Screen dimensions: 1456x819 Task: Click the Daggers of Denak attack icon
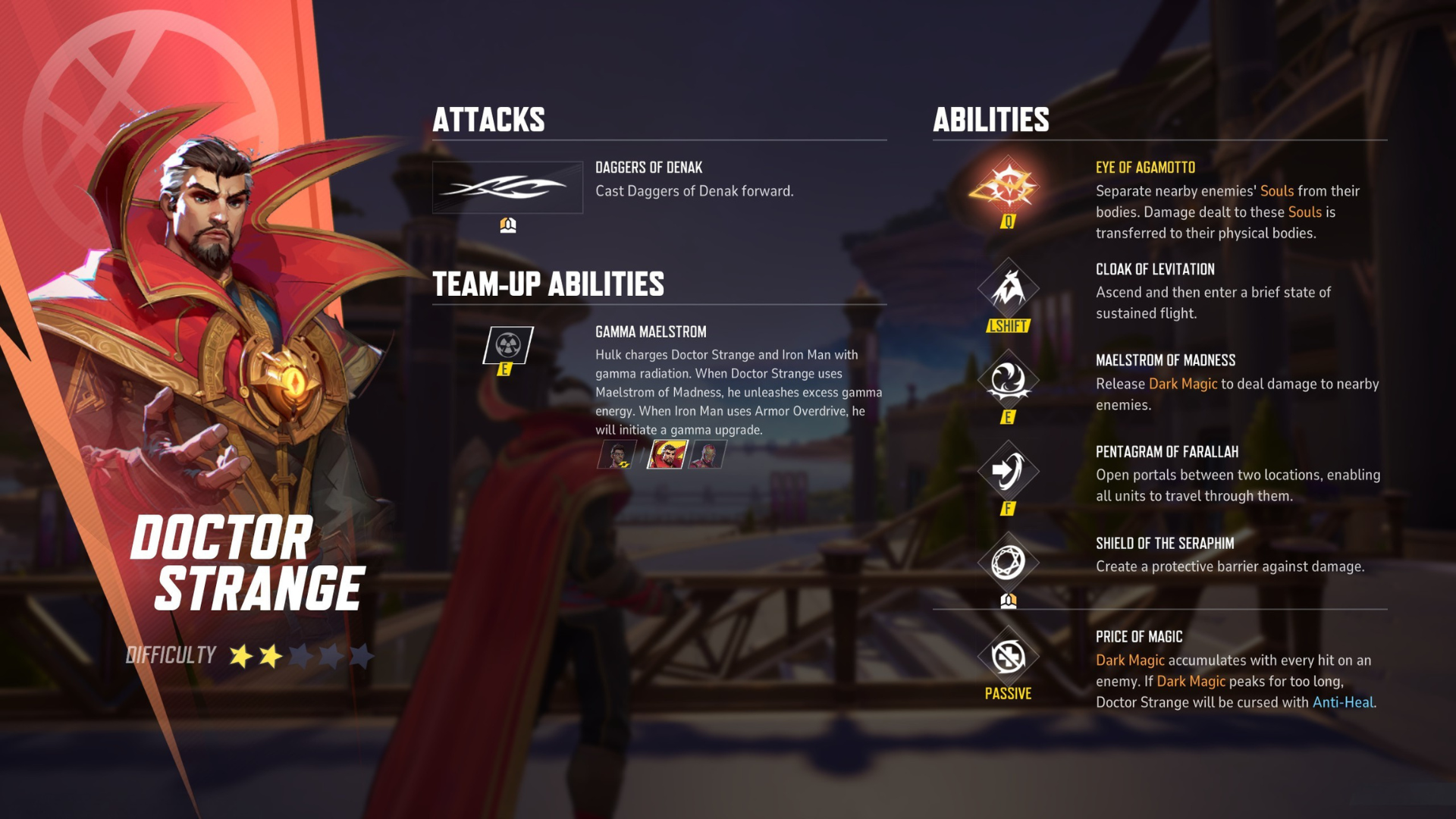(507, 187)
